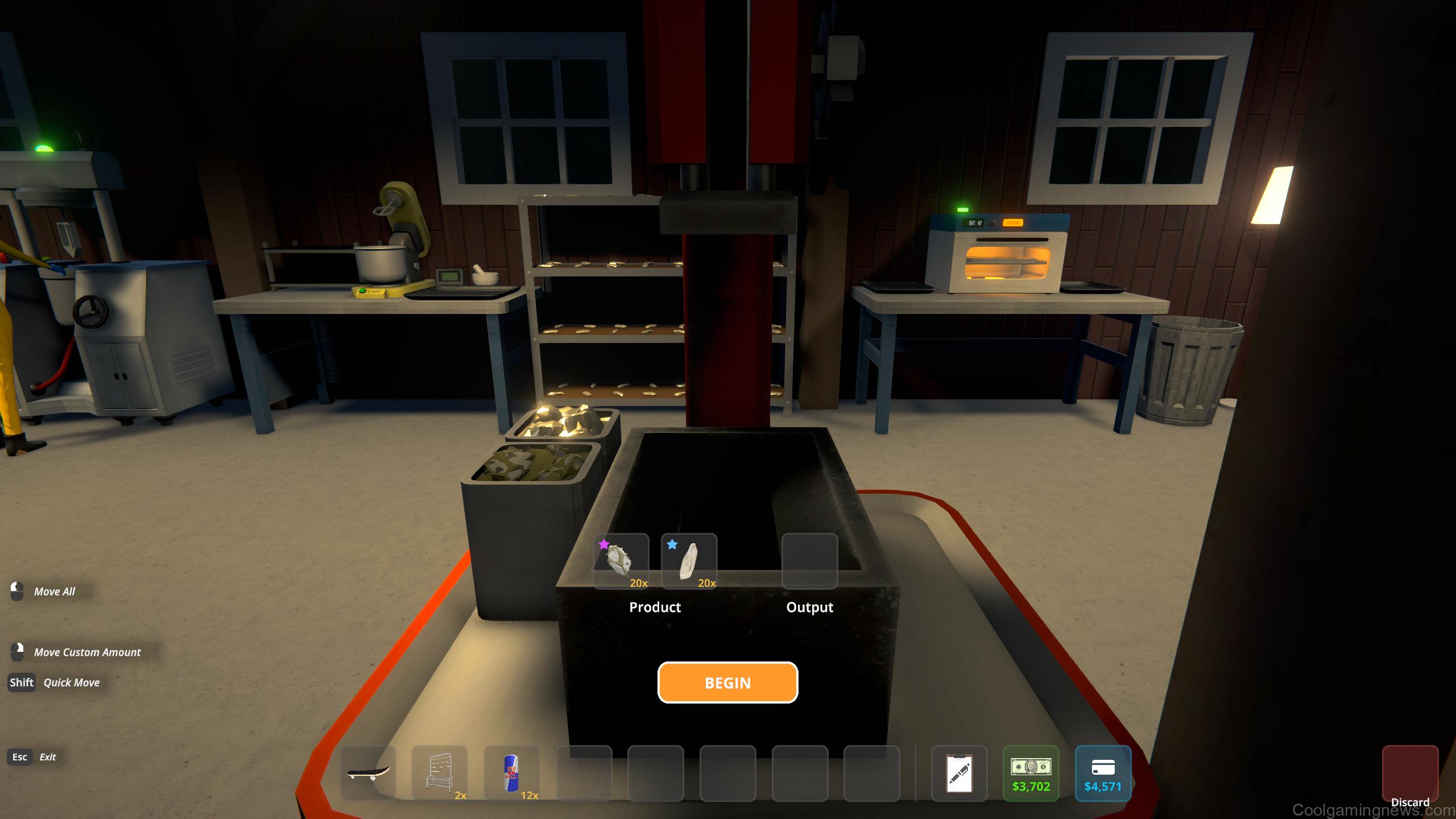Select the energy drink (12x) in hotbar
Screen dimensions: 1456x819
pos(511,774)
